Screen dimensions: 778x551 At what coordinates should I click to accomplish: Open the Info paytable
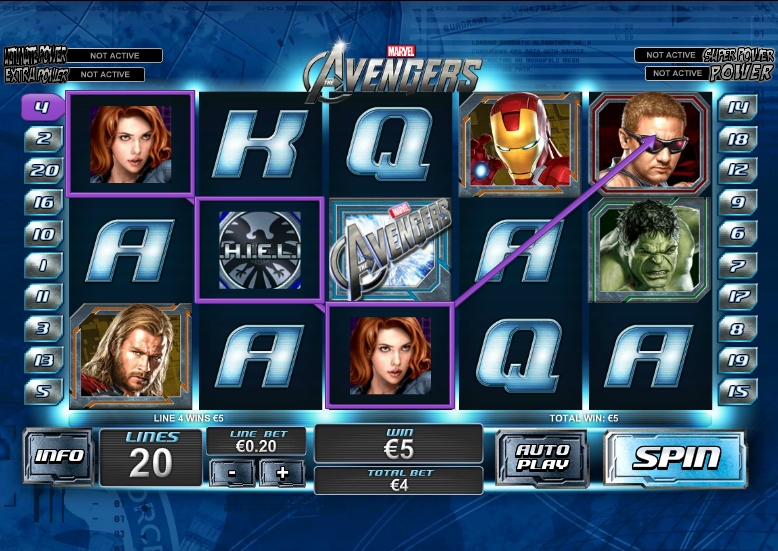click(x=59, y=456)
